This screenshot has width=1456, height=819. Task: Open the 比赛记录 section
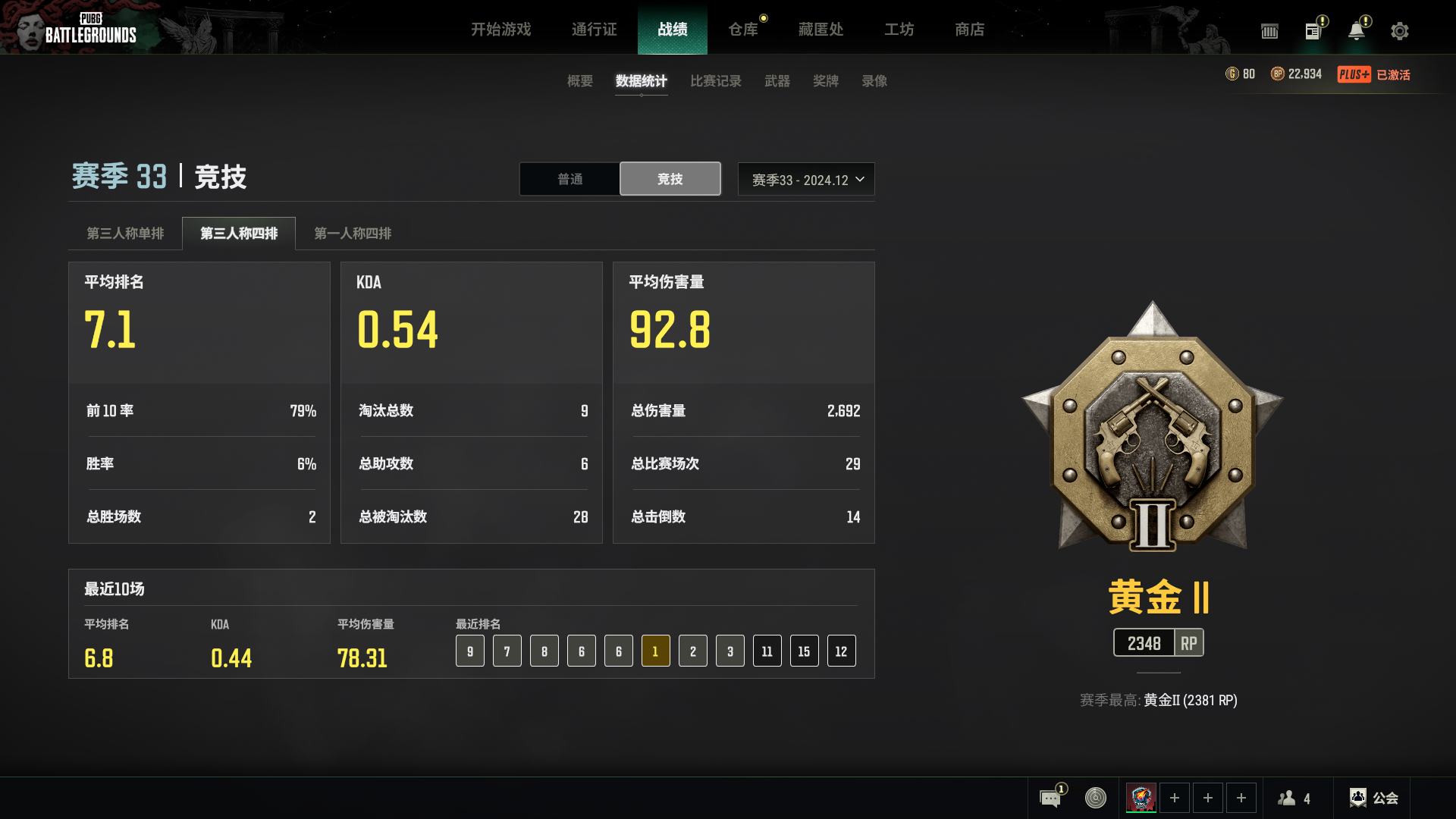(x=715, y=81)
